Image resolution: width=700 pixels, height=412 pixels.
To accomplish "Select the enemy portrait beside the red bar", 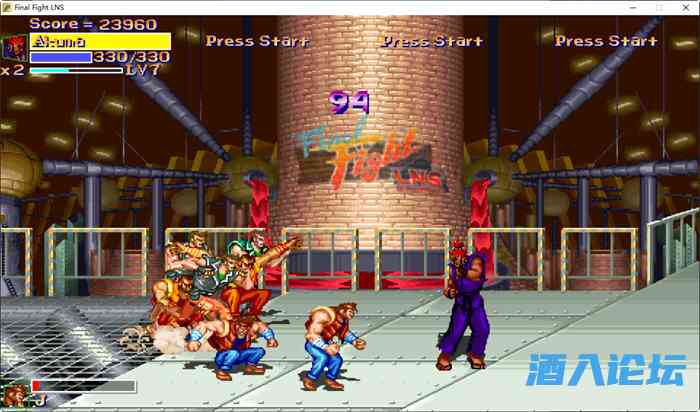I will (x=15, y=393).
